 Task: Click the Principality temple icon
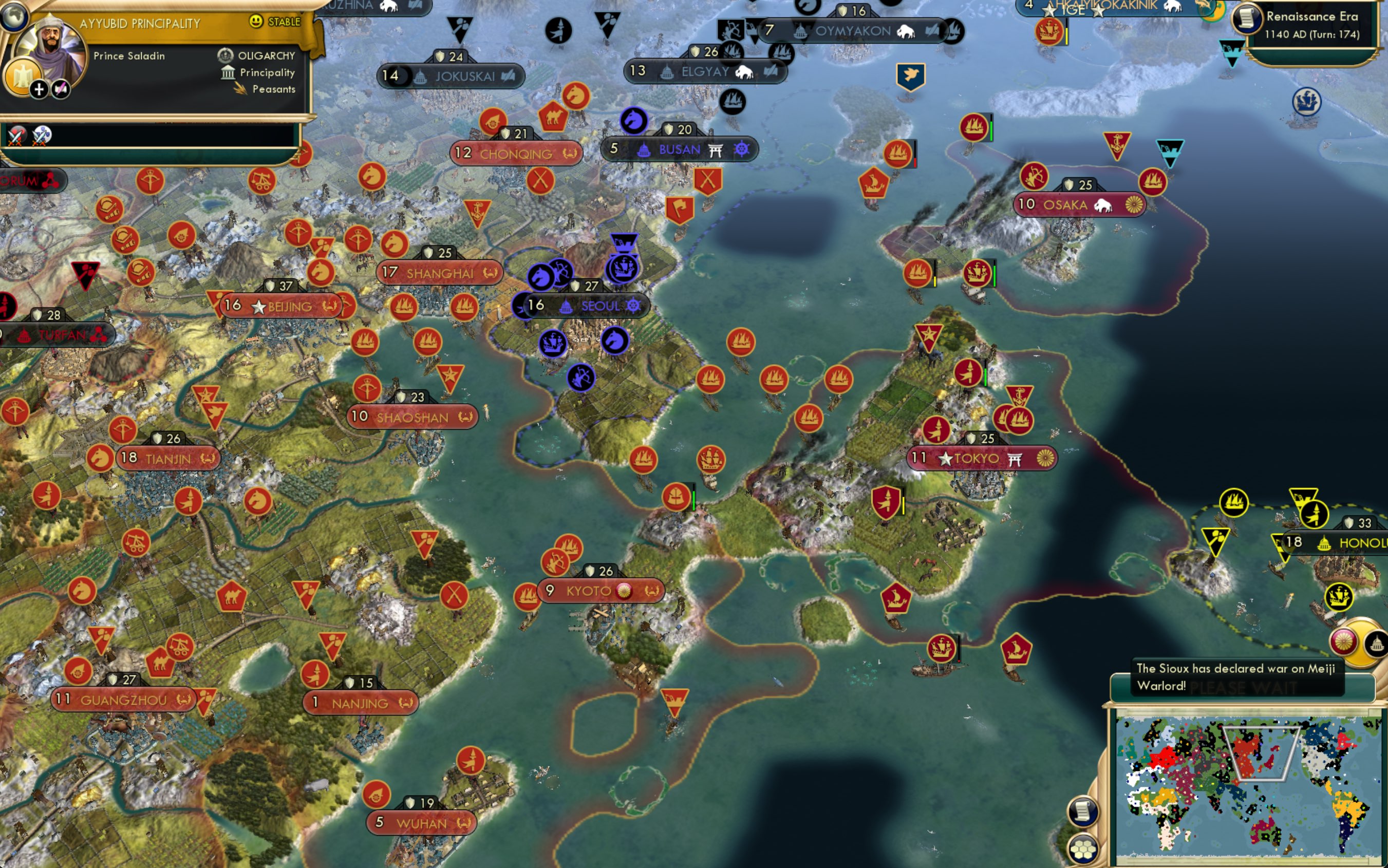[x=229, y=73]
